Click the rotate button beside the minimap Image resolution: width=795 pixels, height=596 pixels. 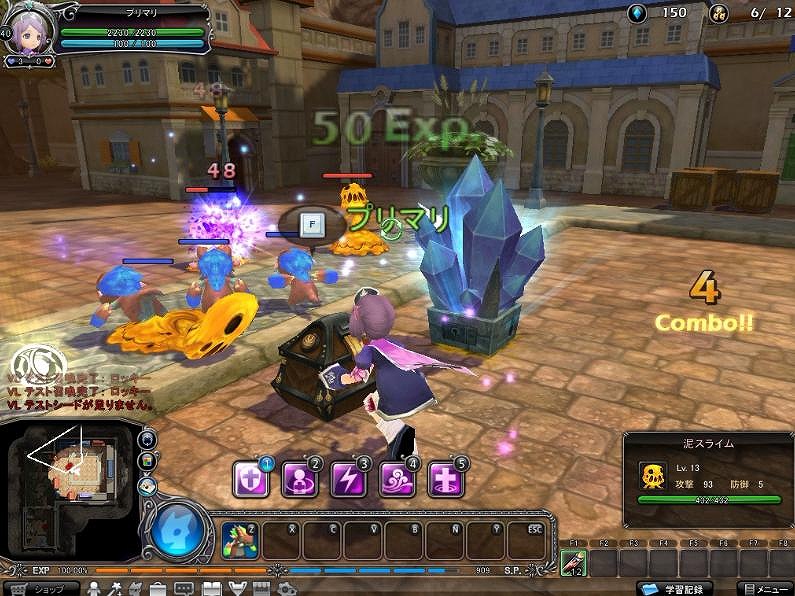148,438
